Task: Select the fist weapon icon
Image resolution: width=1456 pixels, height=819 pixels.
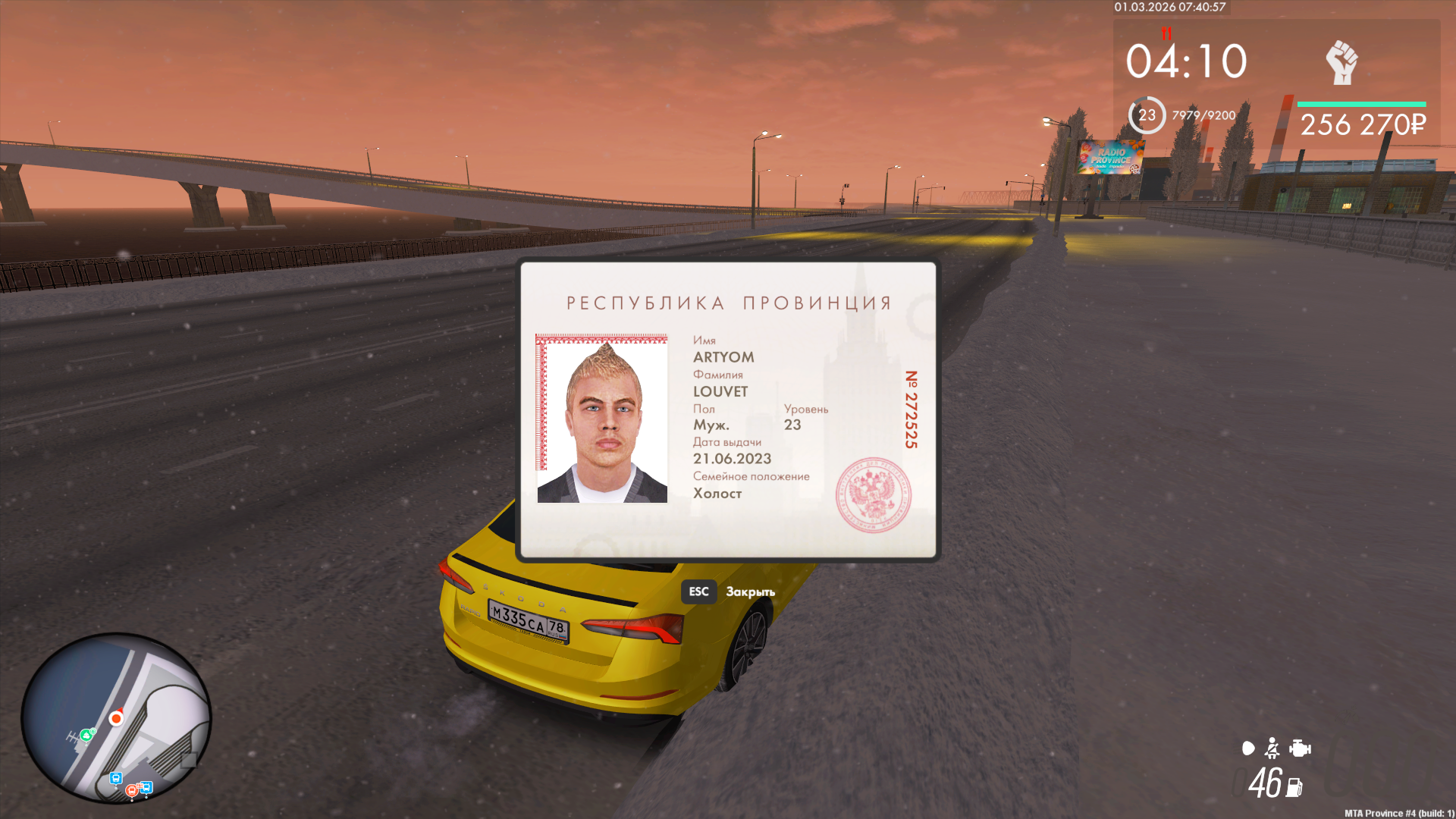Action: [1341, 62]
